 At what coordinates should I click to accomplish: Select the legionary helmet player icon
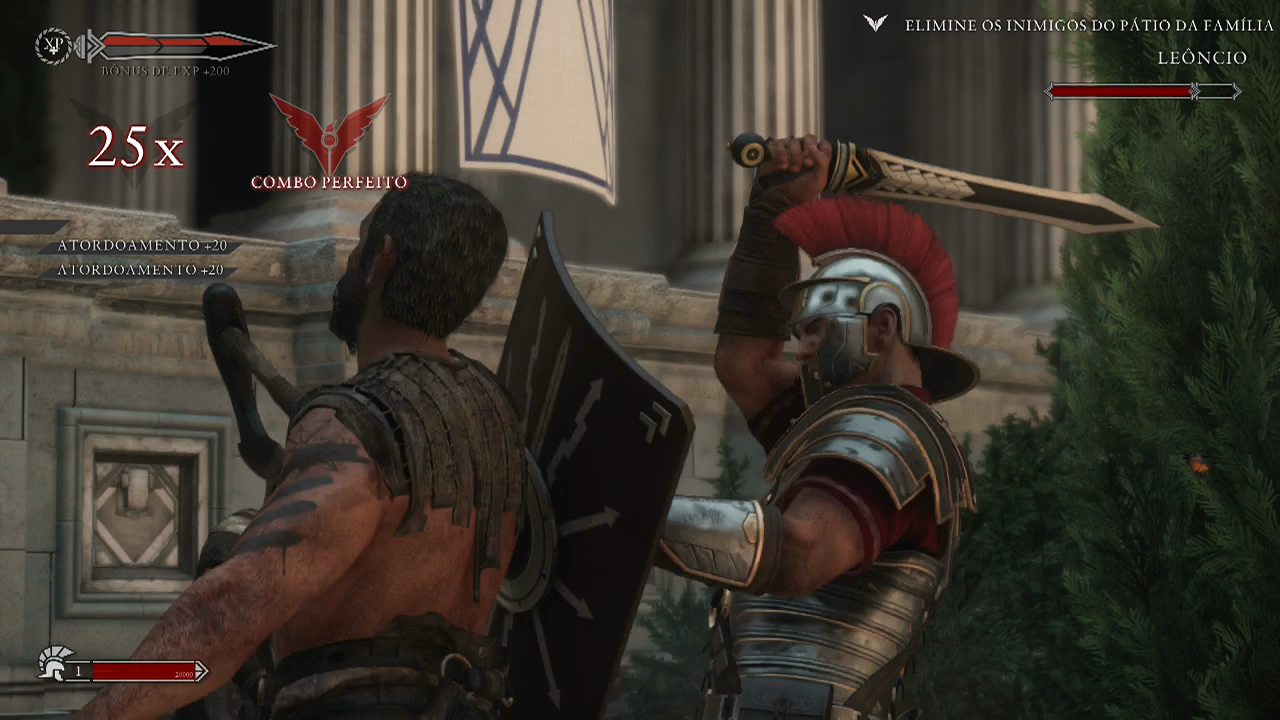click(53, 664)
